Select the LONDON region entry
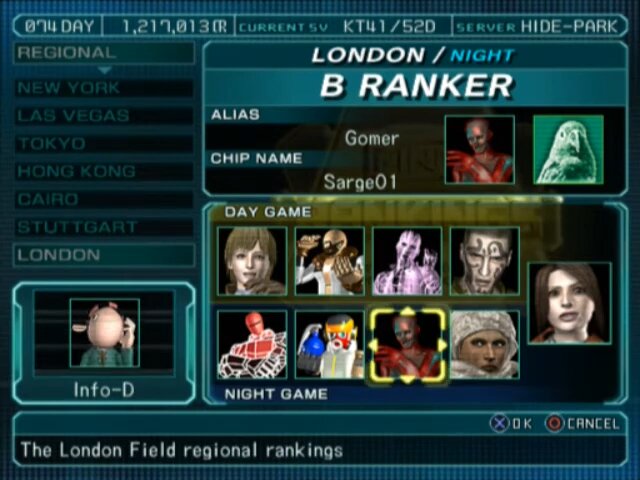 point(104,255)
